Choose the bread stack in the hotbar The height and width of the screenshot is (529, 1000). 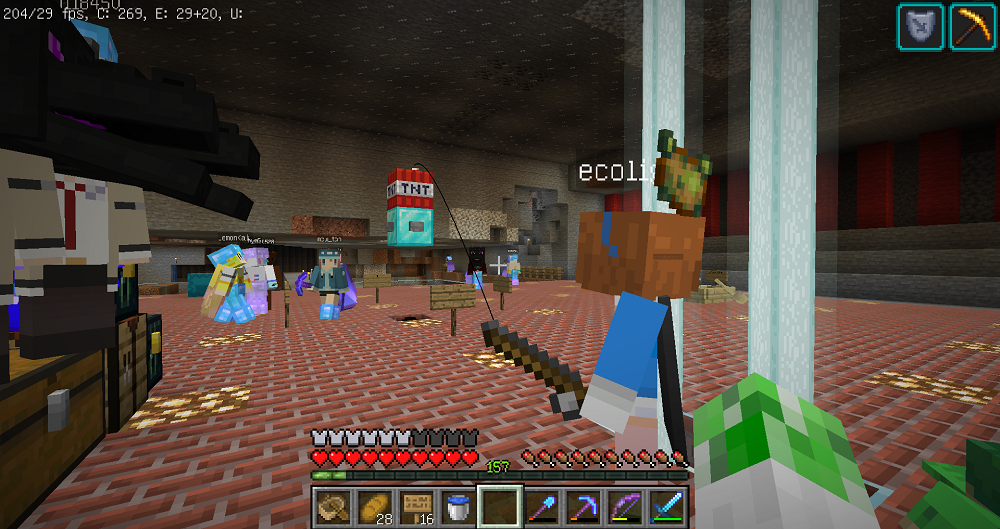click(x=373, y=506)
